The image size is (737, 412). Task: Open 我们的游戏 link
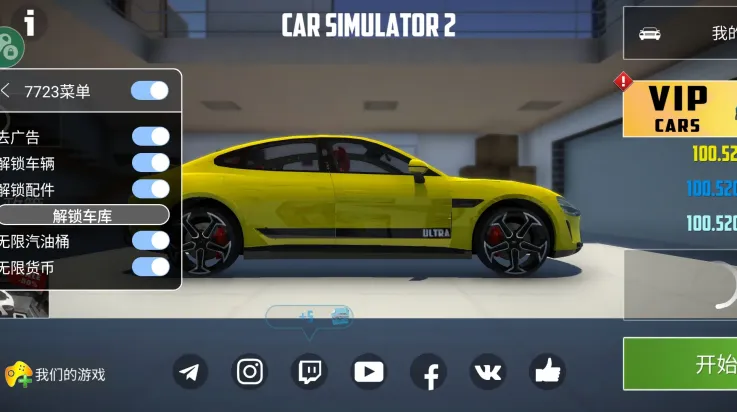pos(56,375)
